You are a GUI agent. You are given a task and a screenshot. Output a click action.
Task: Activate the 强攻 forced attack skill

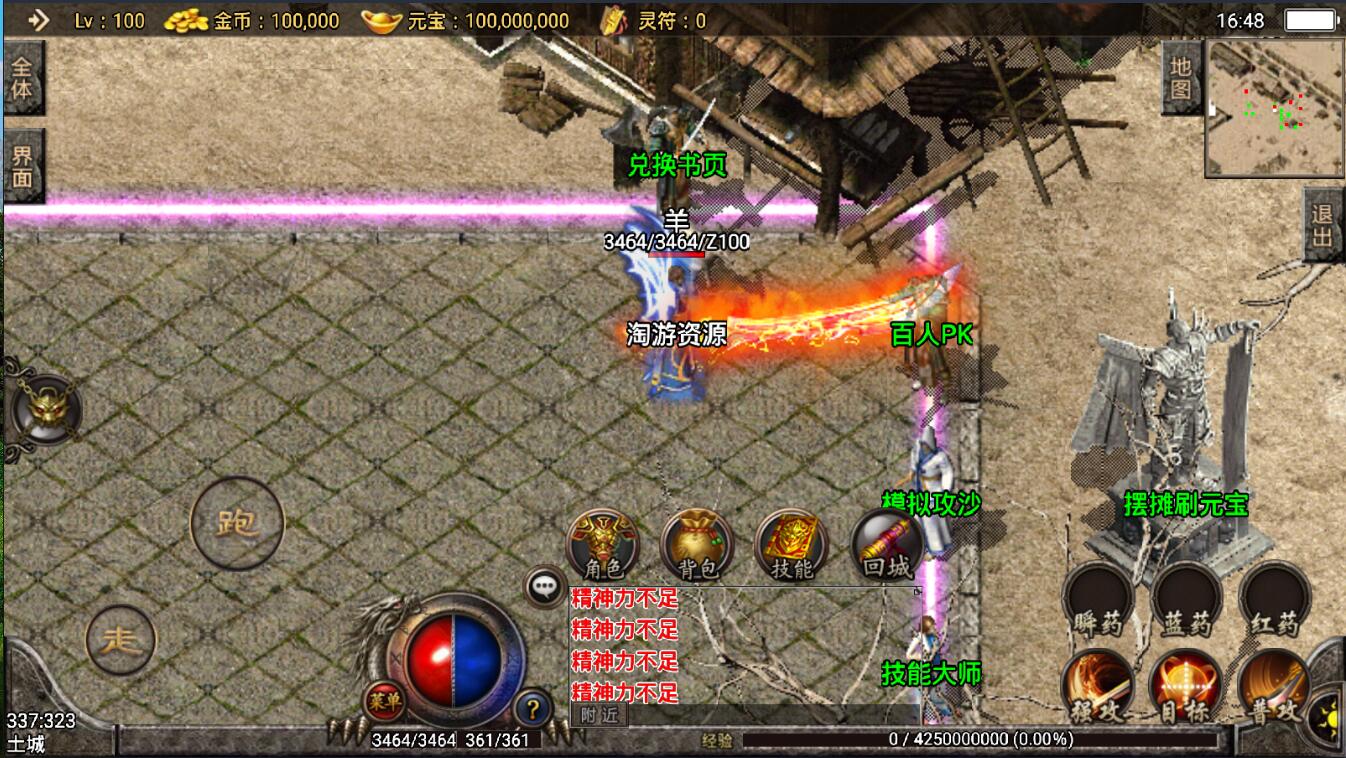tap(1097, 687)
